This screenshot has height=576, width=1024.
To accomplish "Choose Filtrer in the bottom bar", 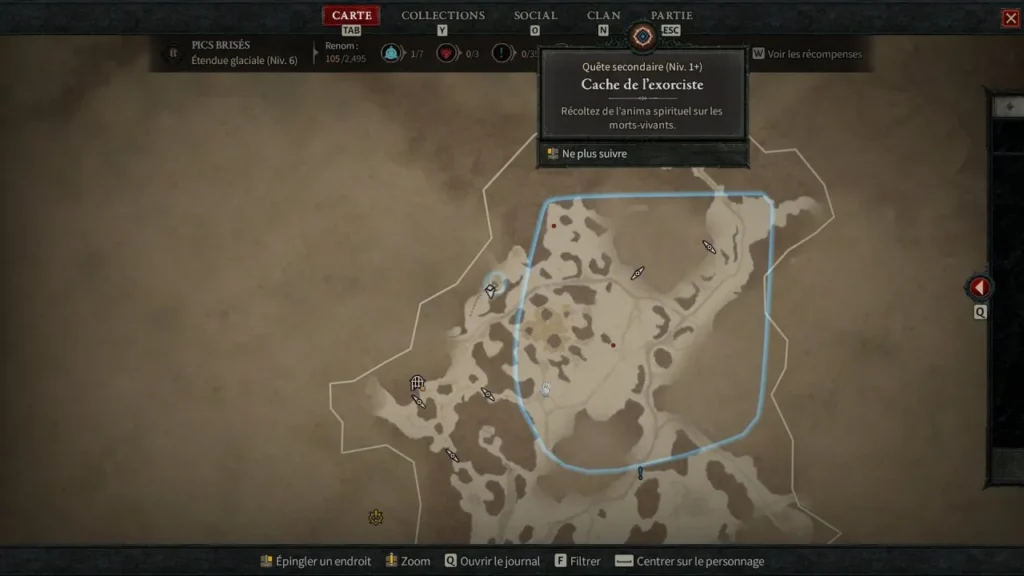I will 577,561.
